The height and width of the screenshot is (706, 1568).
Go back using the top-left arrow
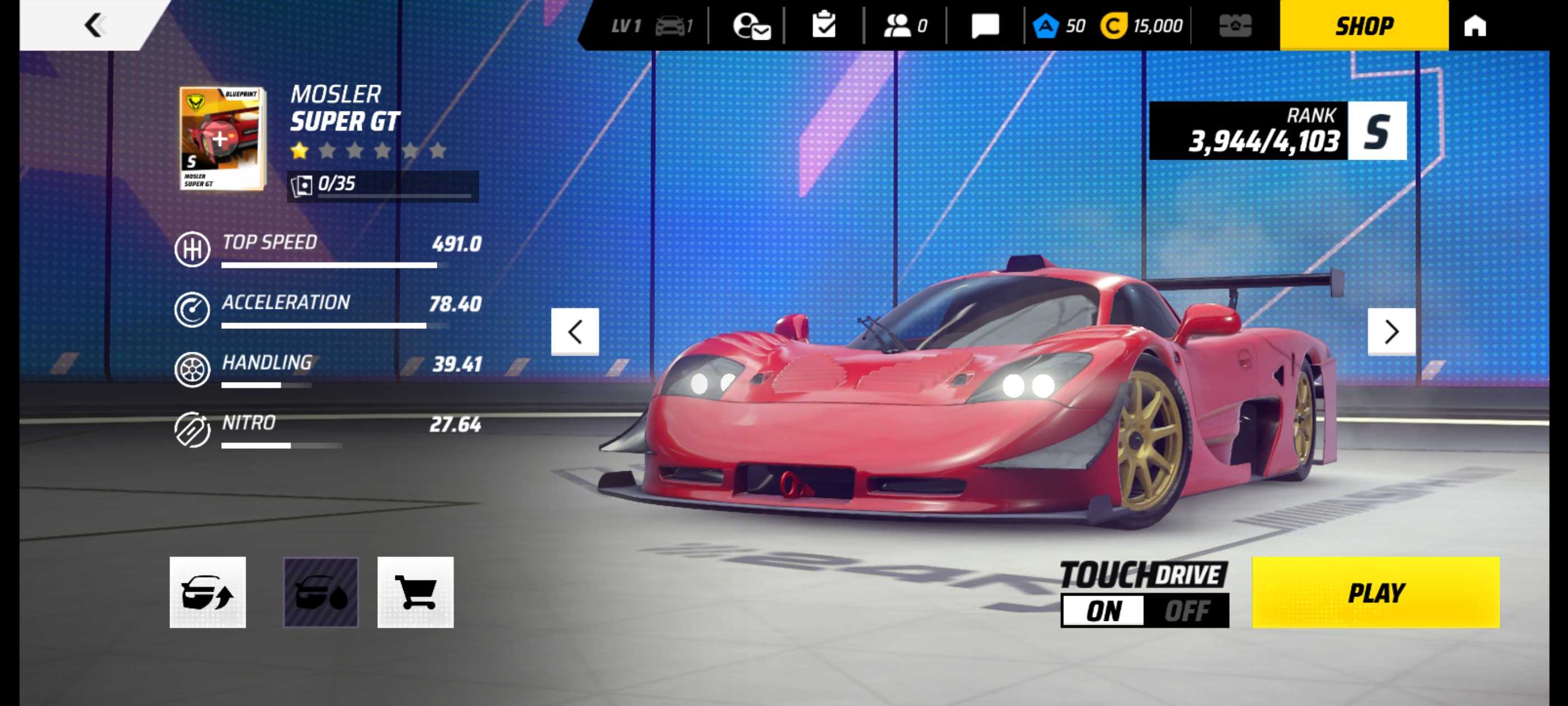94,25
